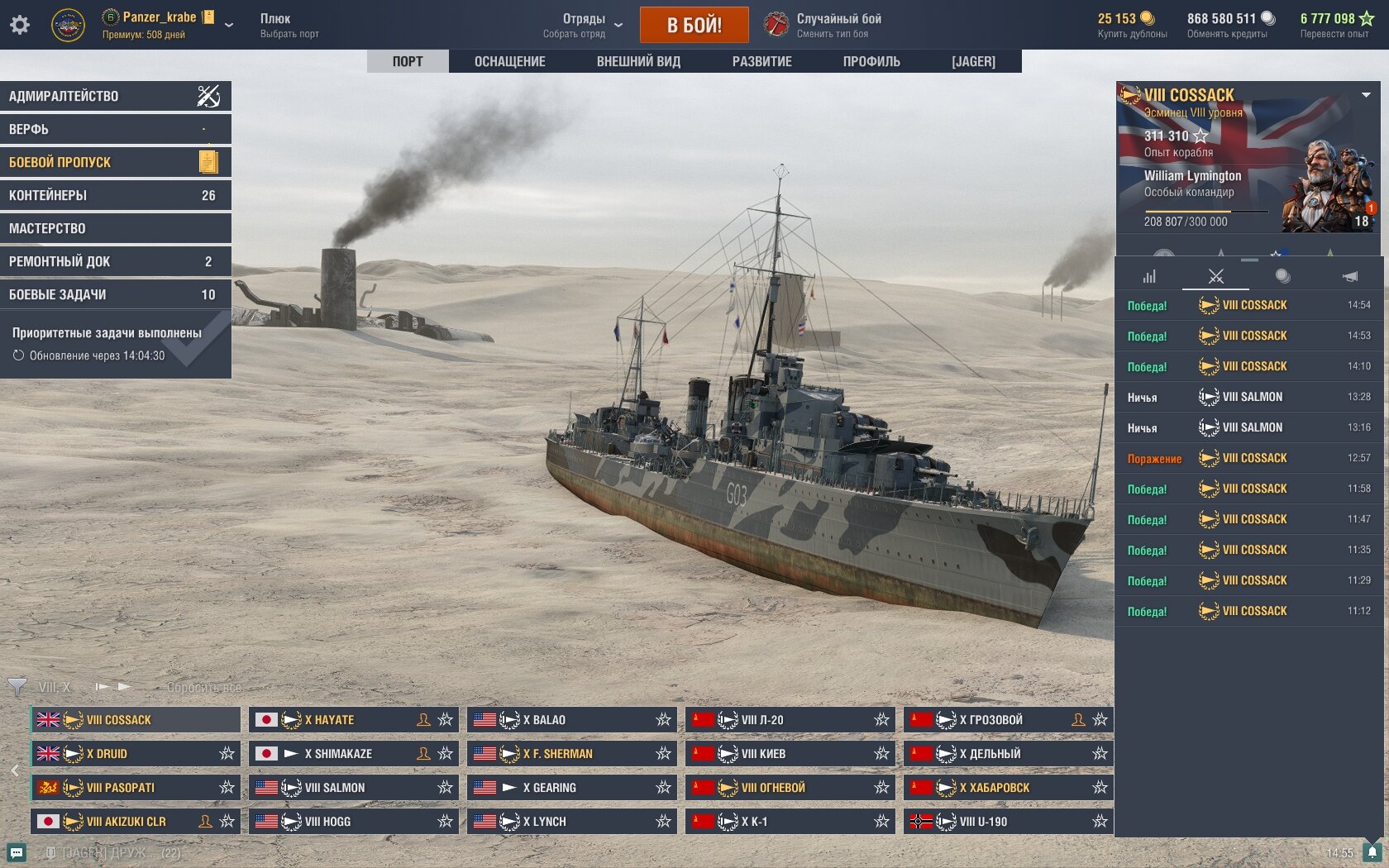Open the РЕМОНТНЫЙ ДОК entry
The image size is (1389, 868).
point(115,261)
